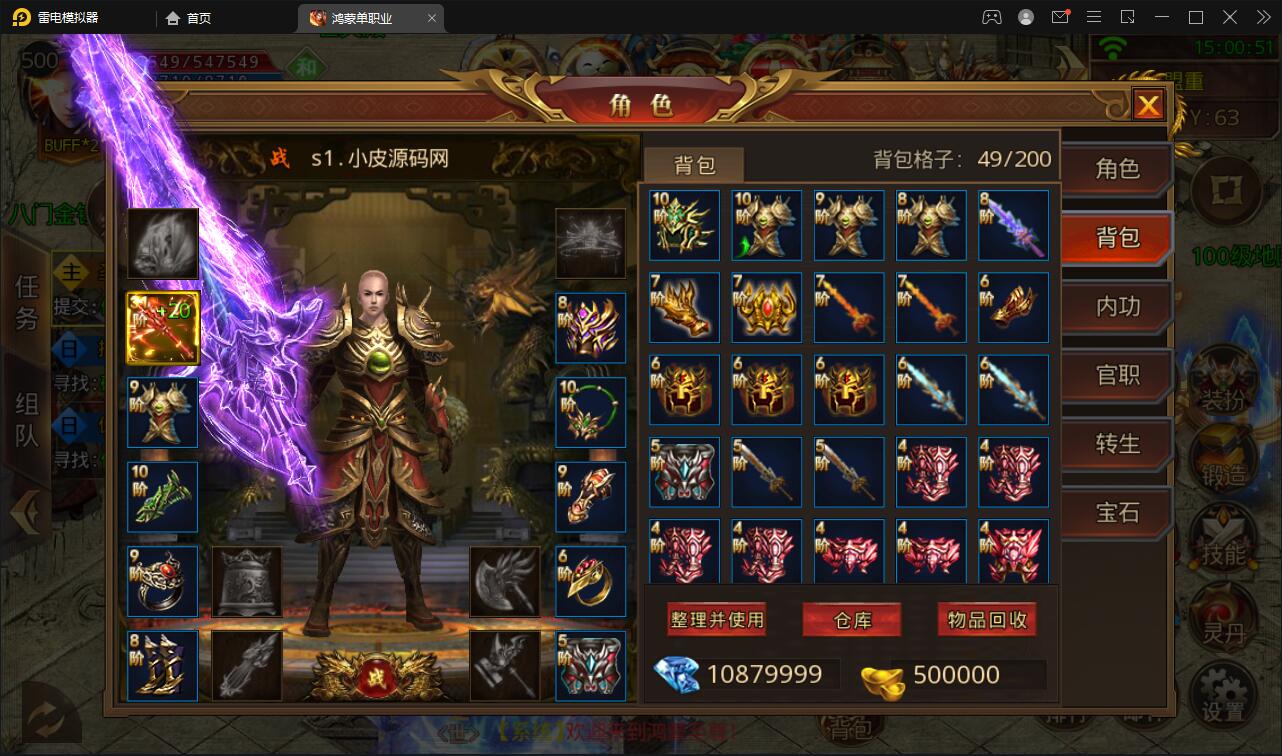Open the 组队 (Team) side panel
The image size is (1282, 756).
pos(26,417)
